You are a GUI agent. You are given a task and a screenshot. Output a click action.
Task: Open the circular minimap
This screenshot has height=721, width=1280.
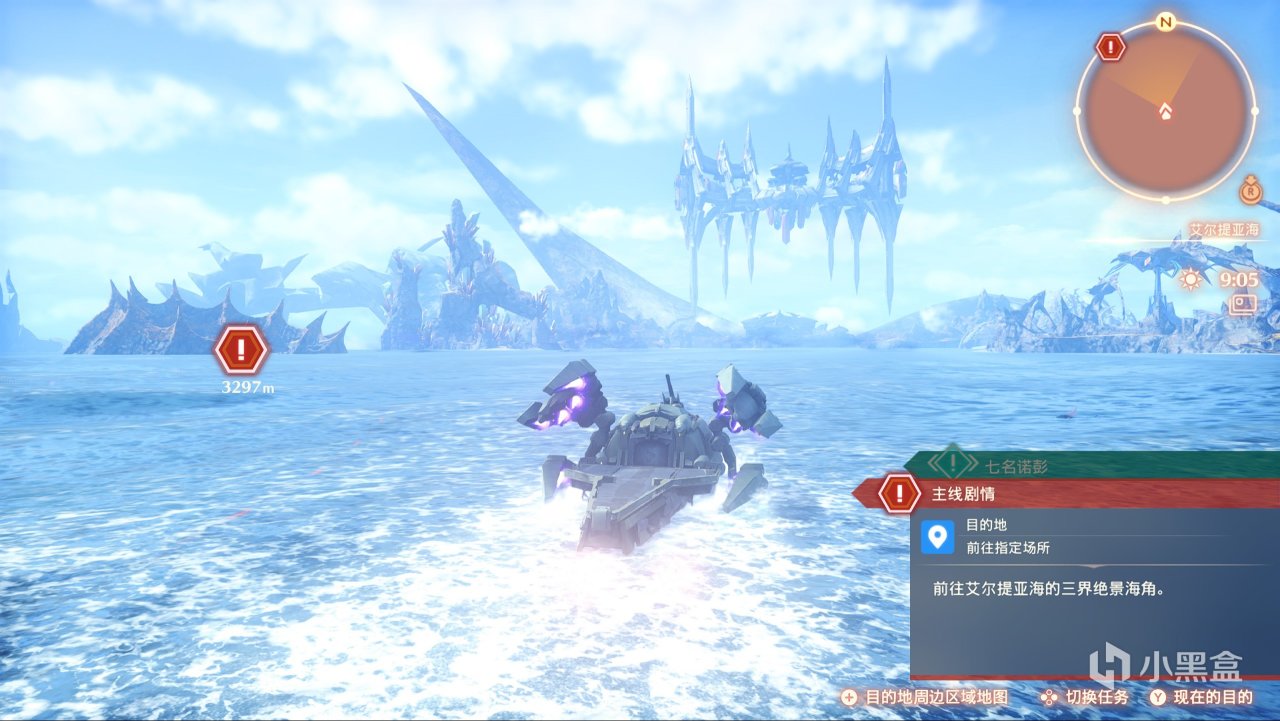(x=1165, y=111)
